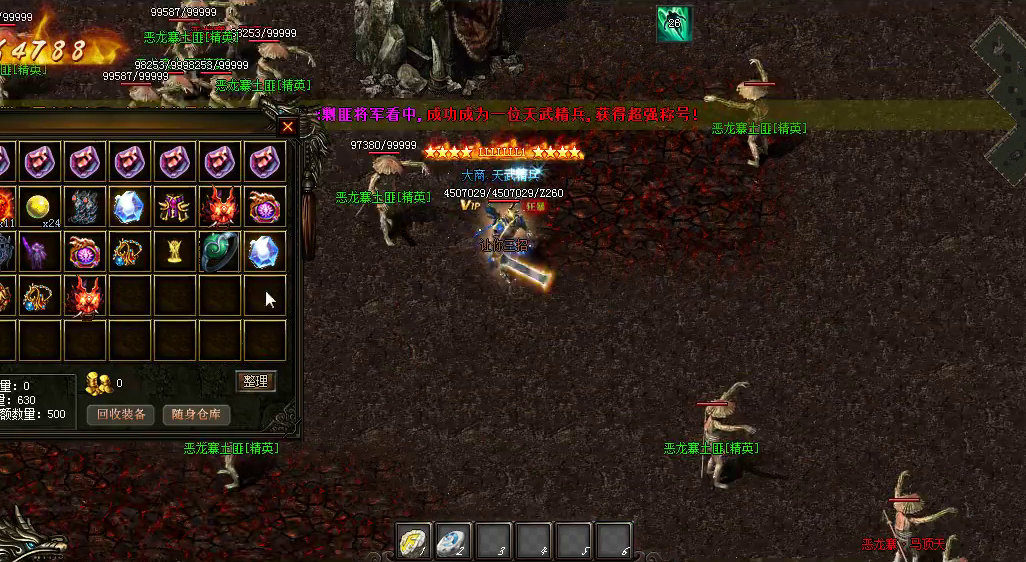Choose the purple and gold robe item
The height and width of the screenshot is (562, 1026).
pyautogui.click(x=174, y=207)
